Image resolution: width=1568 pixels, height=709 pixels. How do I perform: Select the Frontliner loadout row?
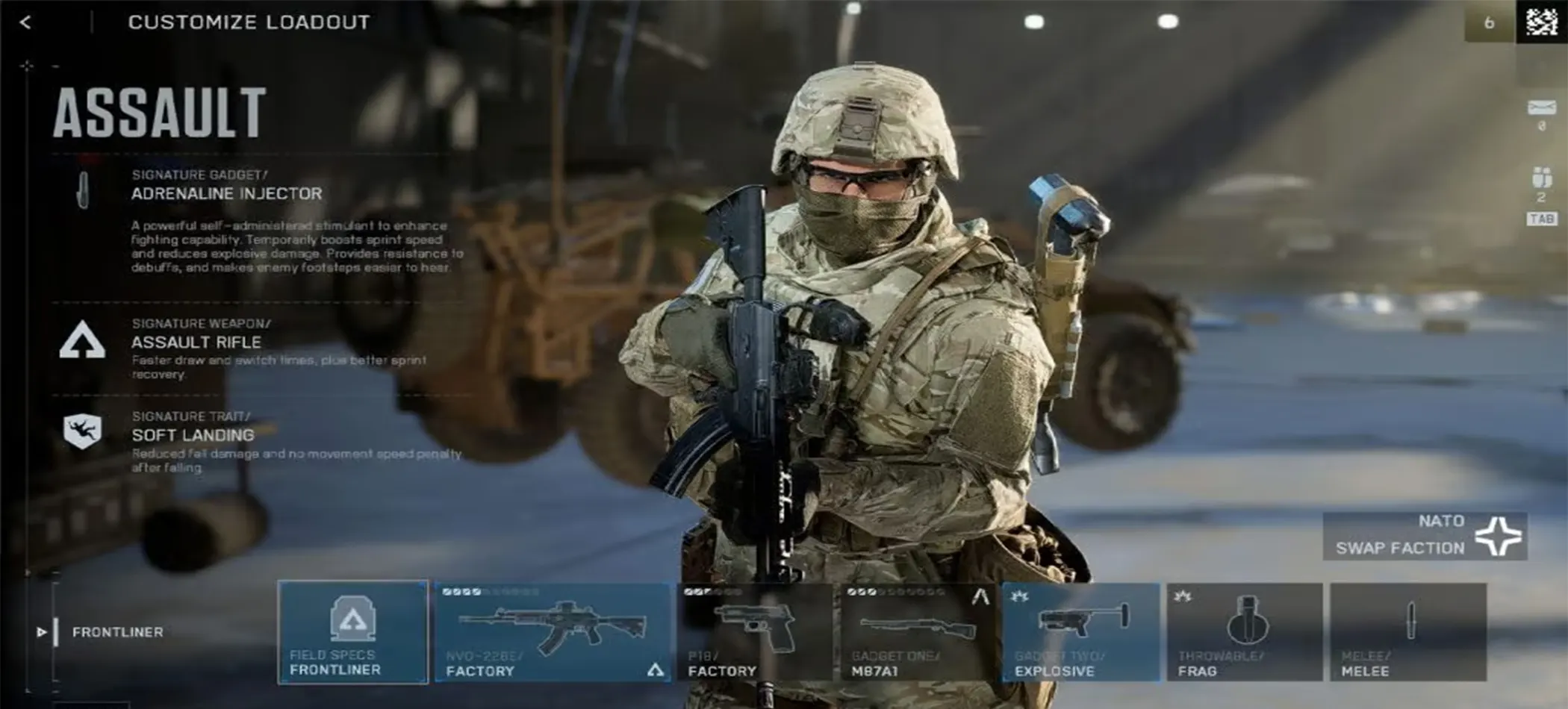117,632
